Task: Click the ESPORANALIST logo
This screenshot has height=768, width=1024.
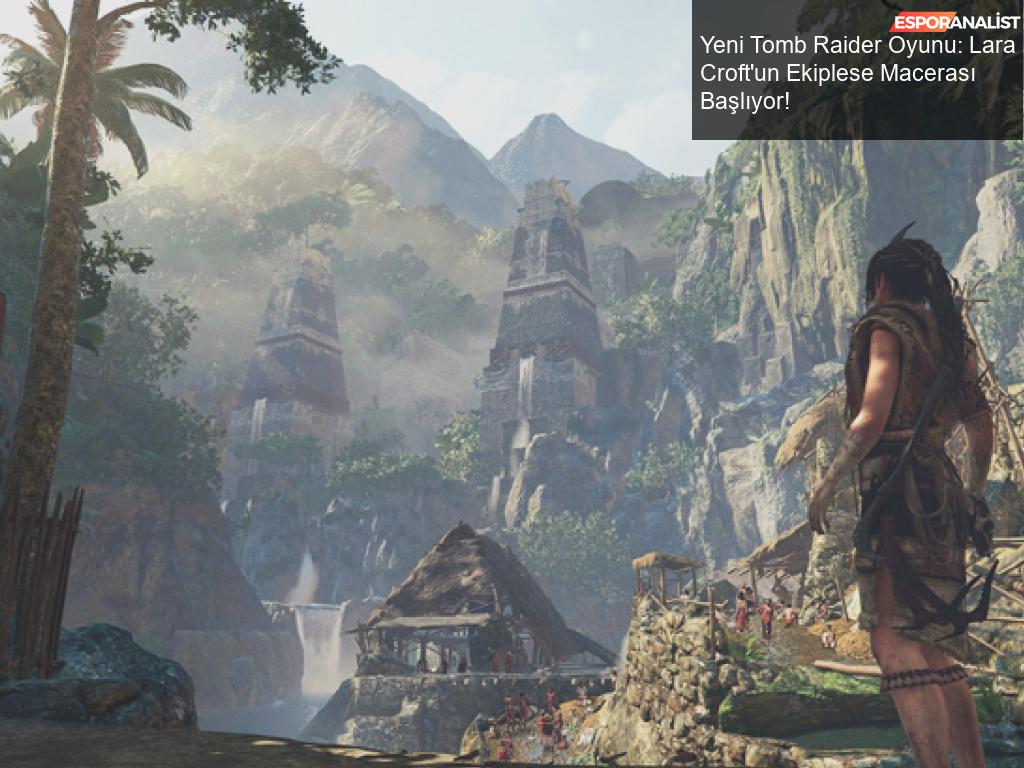Action: point(955,22)
